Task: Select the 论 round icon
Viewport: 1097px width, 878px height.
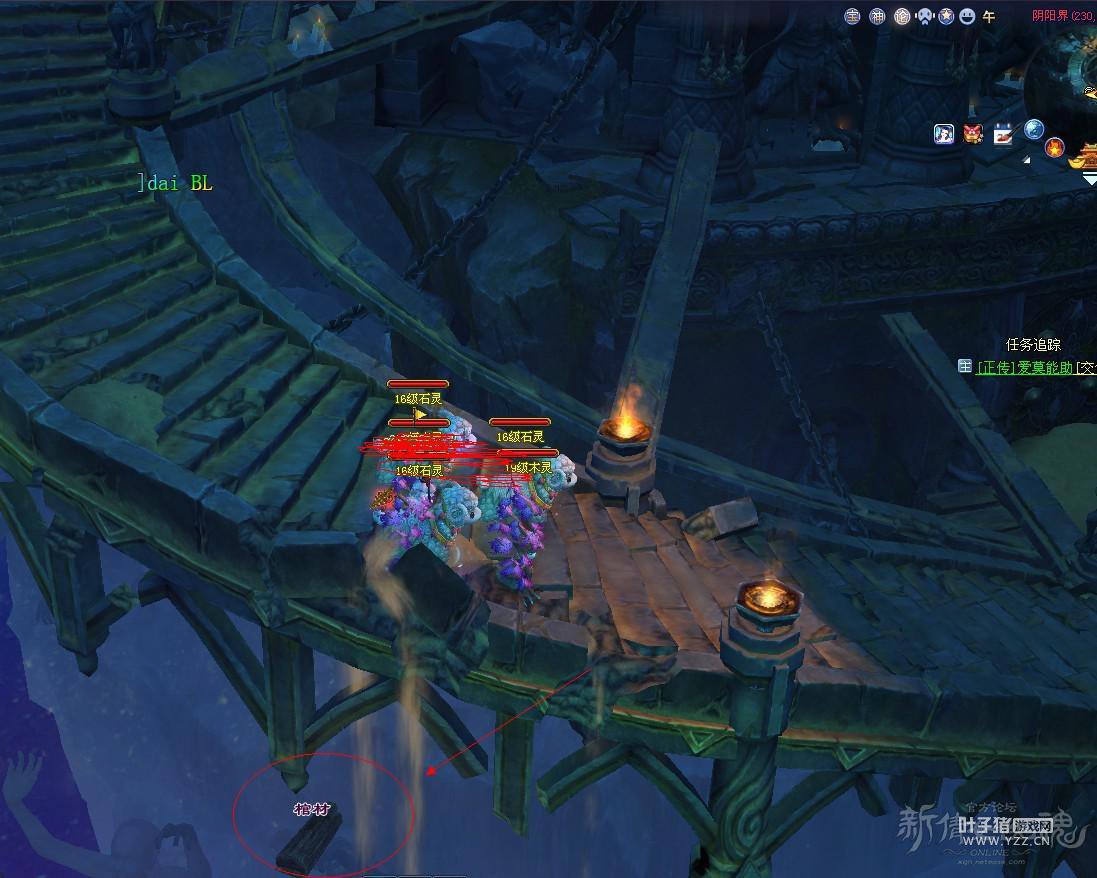Action: [x=901, y=16]
